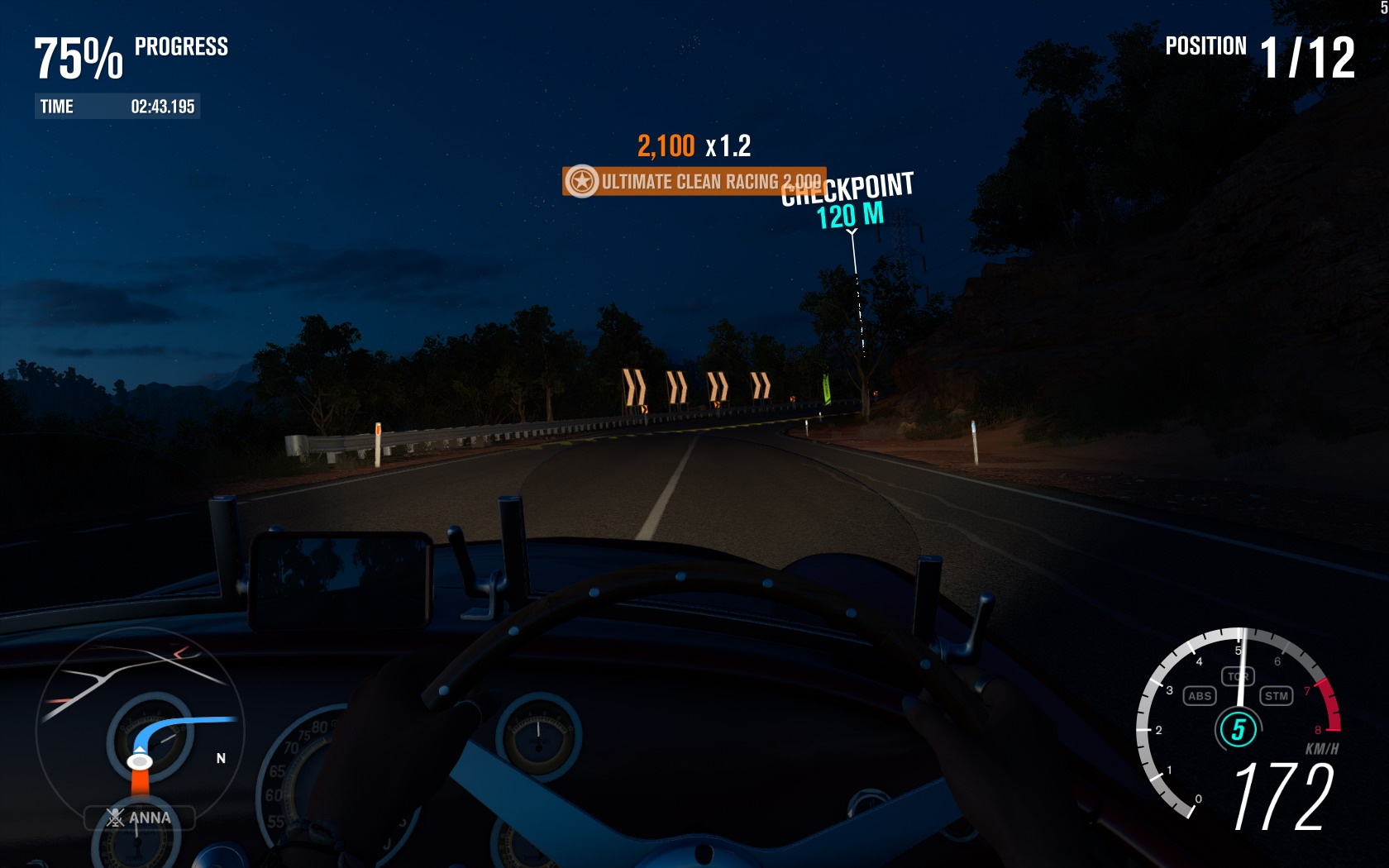Viewport: 1389px width, 868px height.
Task: Toggle the TCR indicator on the tachometer
Action: pos(1238,676)
